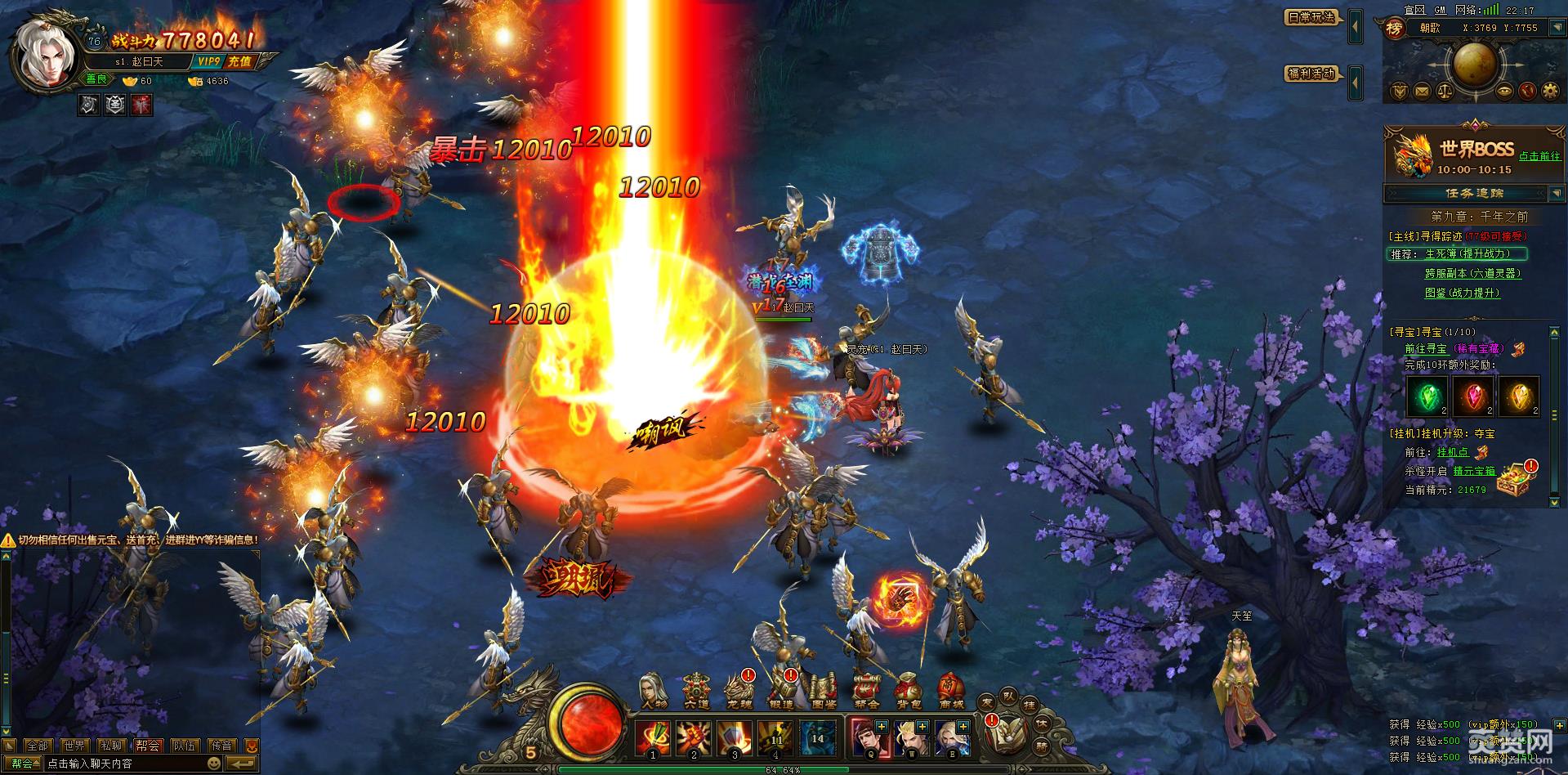Image resolution: width=1568 pixels, height=775 pixels.
Task: Open settings gear near minimap
Action: pyautogui.click(x=1549, y=91)
